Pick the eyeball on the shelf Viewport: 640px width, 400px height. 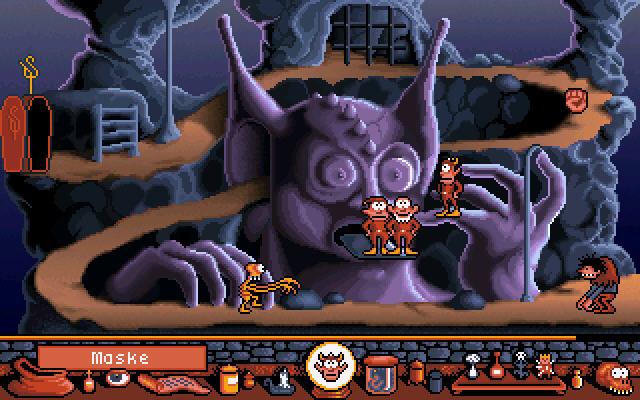click(117, 378)
